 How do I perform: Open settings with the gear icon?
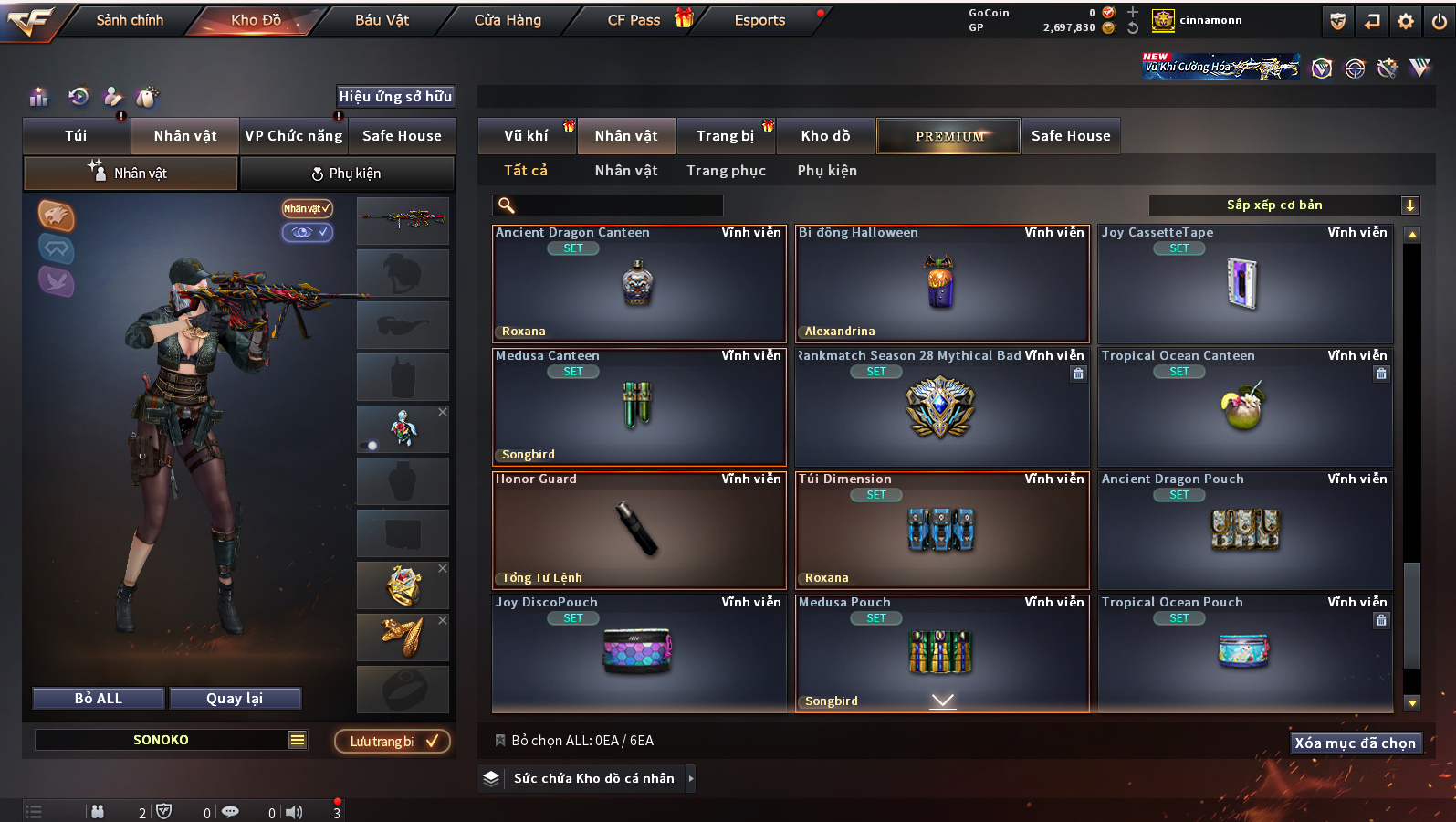point(1406,21)
